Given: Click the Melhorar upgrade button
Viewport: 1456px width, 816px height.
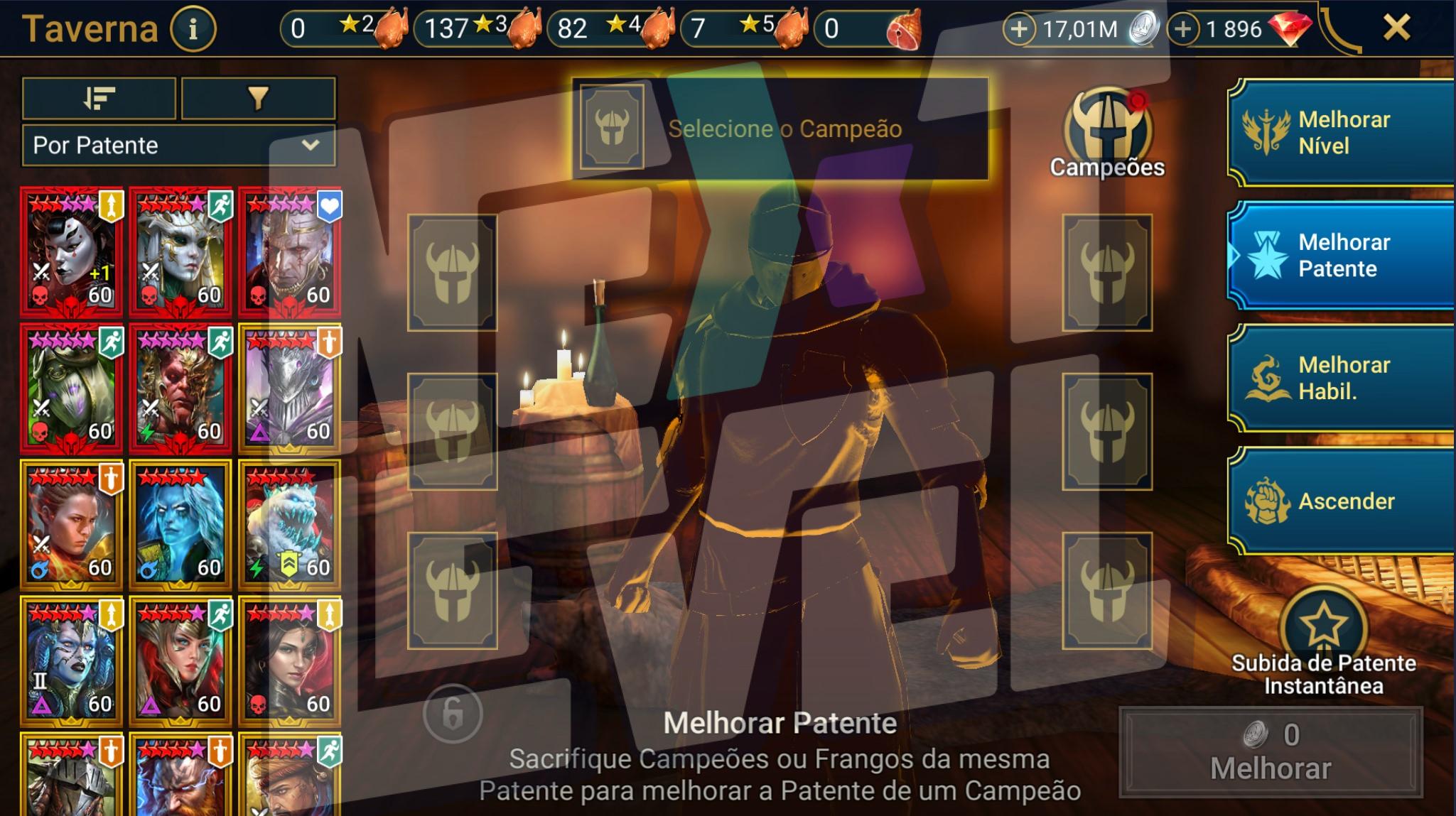Looking at the screenshot, I should [x=1271, y=752].
